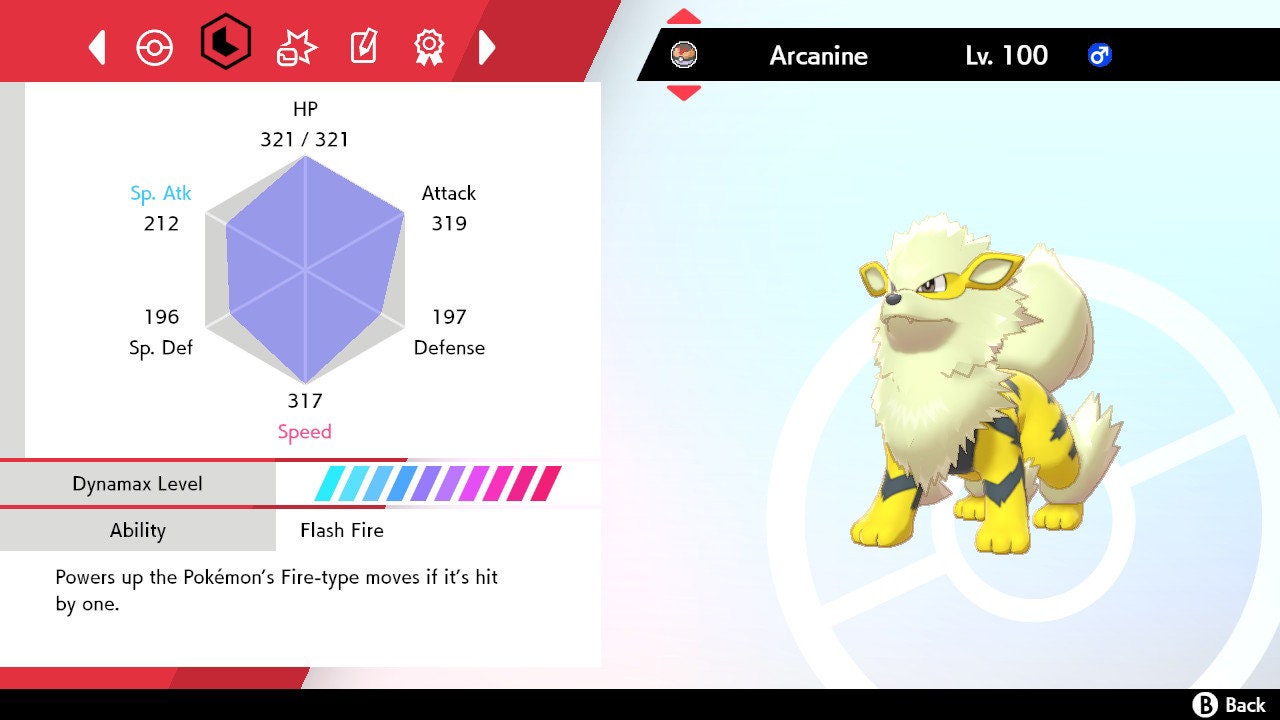The height and width of the screenshot is (720, 1280).
Task: Open the memo tab with the pencil icon
Action: [362, 44]
